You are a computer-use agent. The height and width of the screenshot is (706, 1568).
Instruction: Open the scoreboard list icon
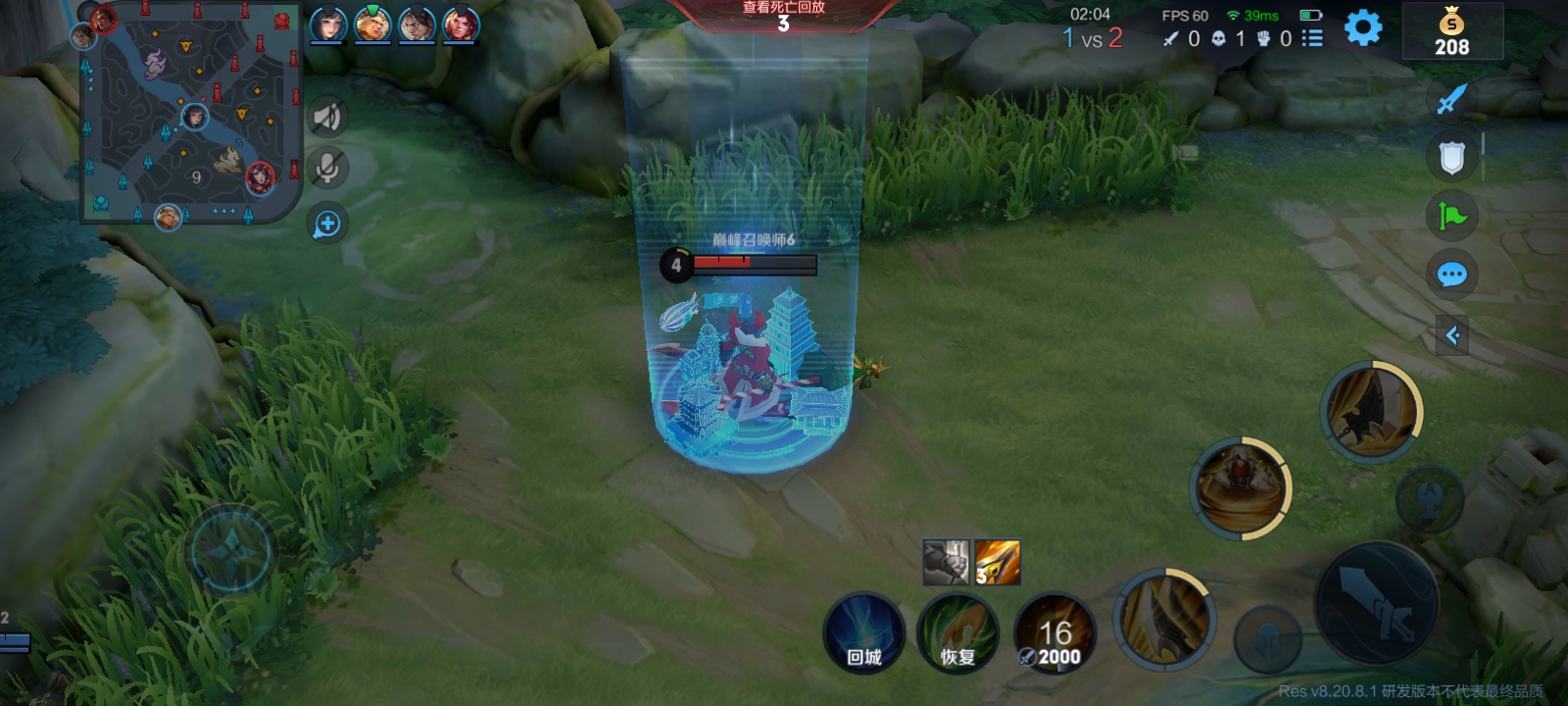click(1312, 38)
